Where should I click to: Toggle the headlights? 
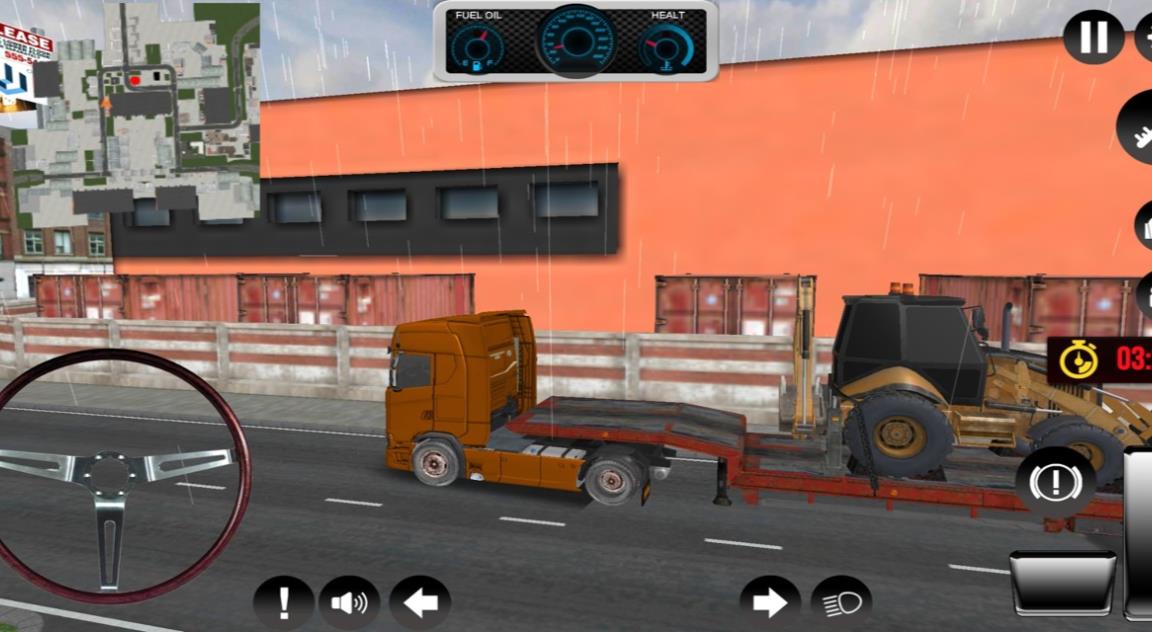click(841, 603)
